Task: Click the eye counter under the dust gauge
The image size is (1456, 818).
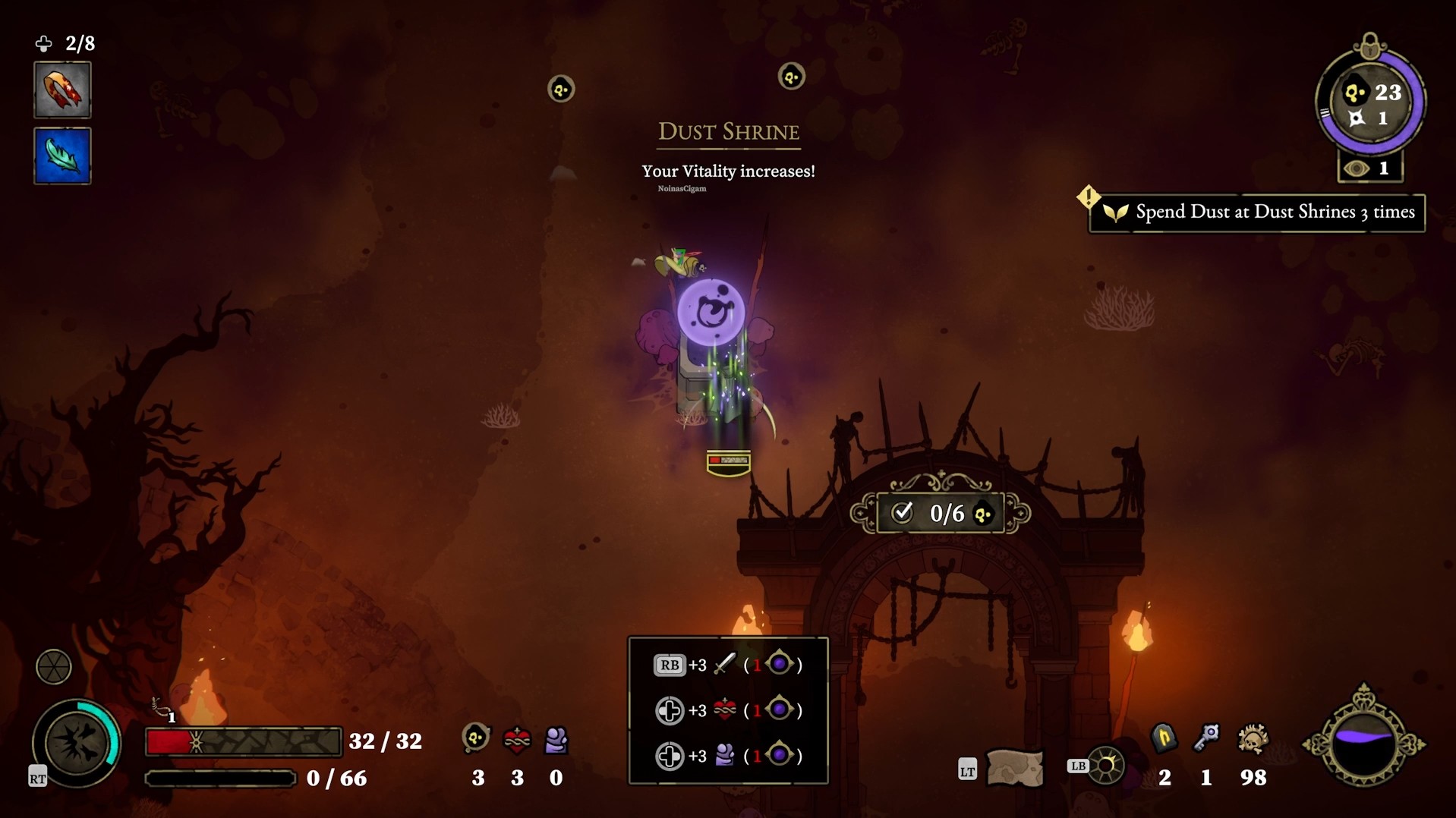Action: coord(1370,168)
